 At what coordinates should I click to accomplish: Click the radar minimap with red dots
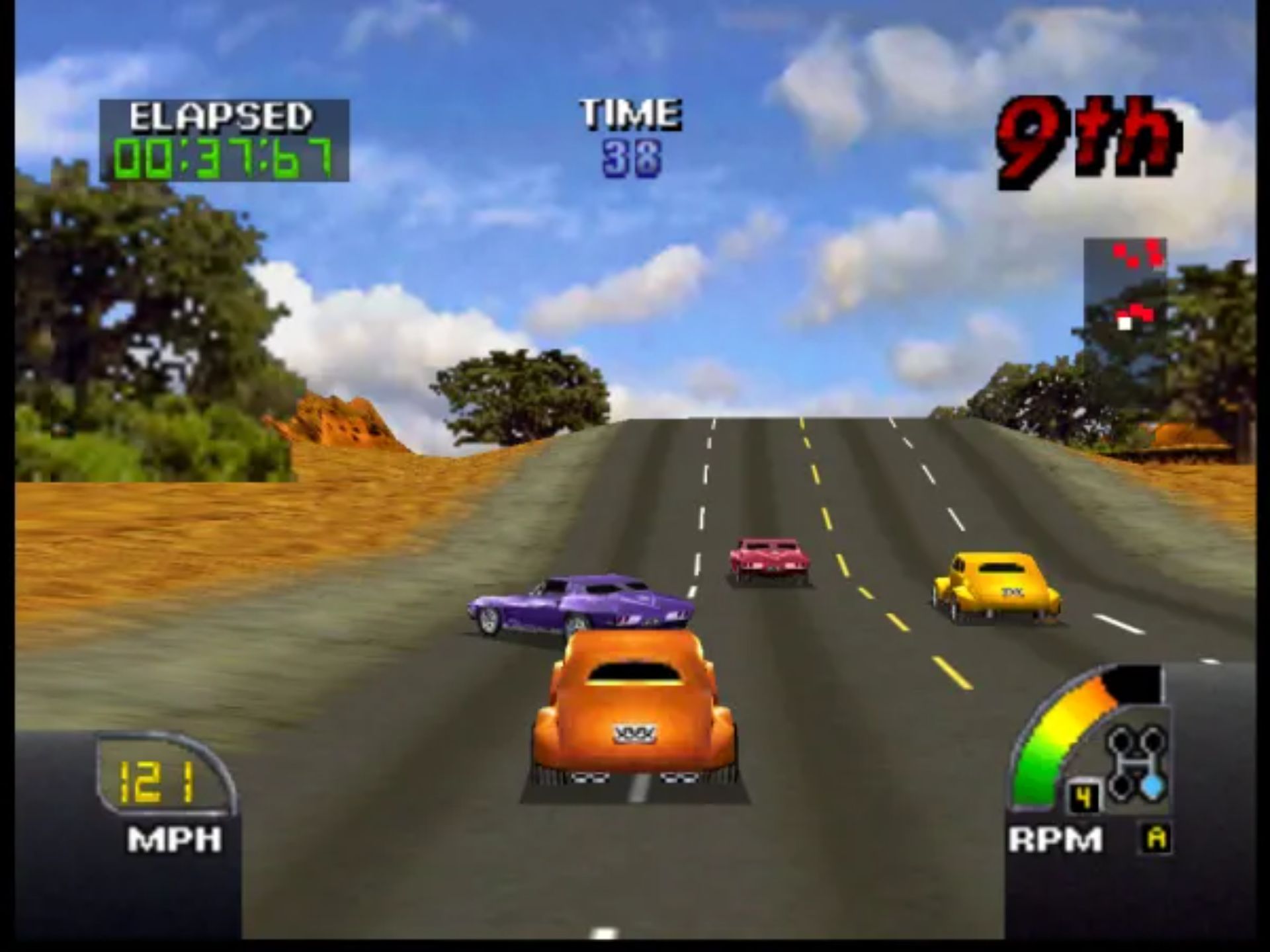click(x=1124, y=284)
